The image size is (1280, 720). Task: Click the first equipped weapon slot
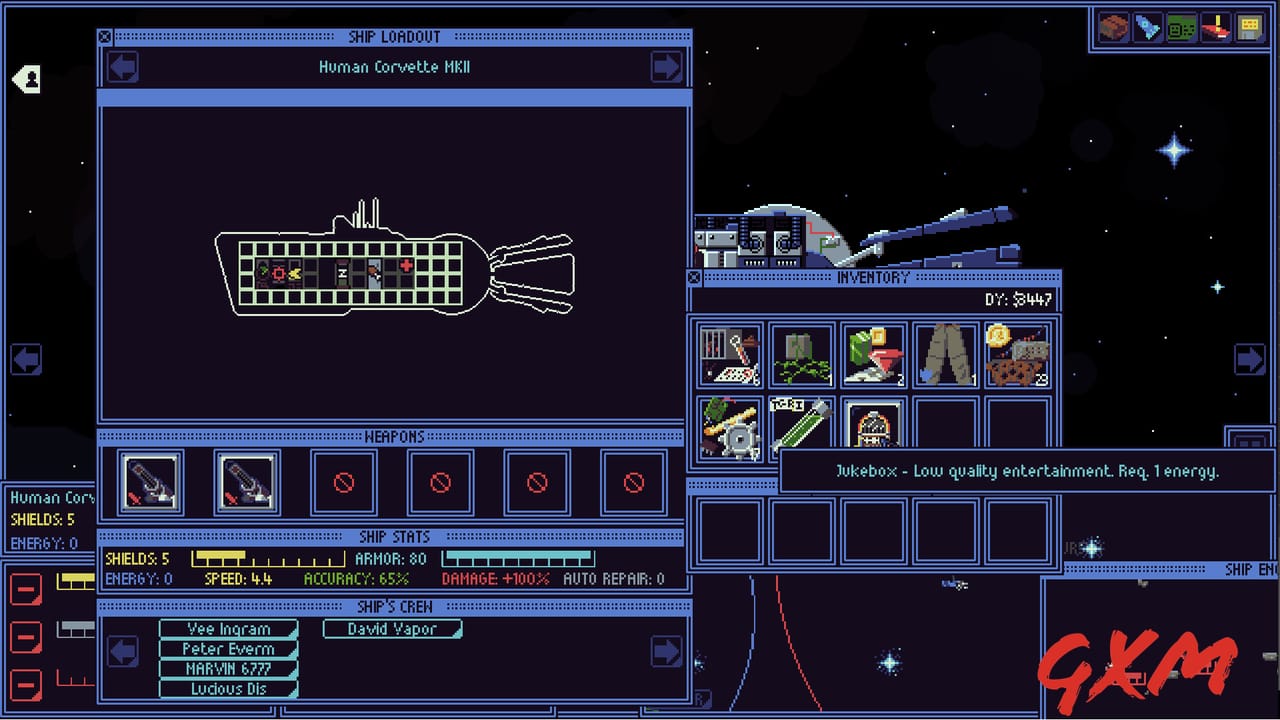148,482
